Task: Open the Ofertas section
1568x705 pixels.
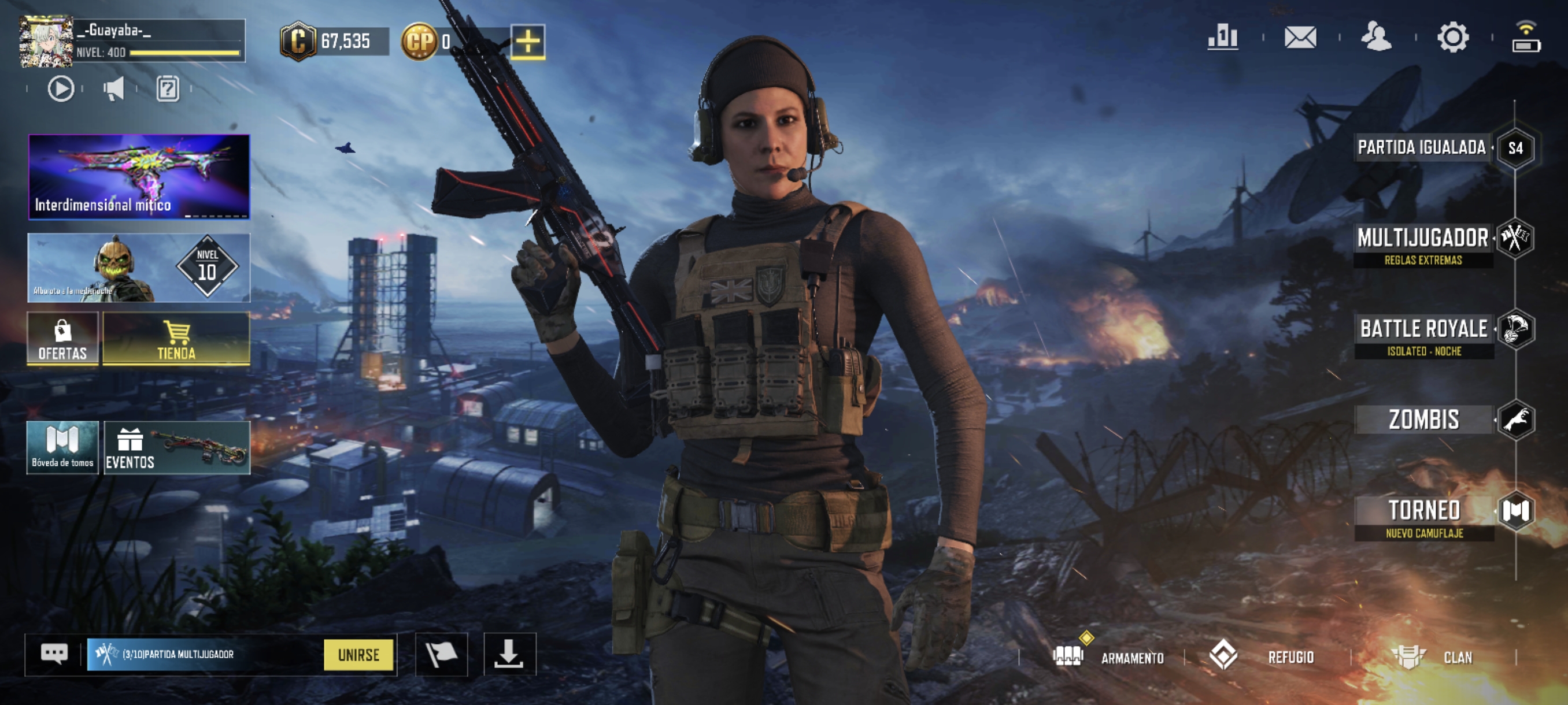Action: (x=62, y=338)
